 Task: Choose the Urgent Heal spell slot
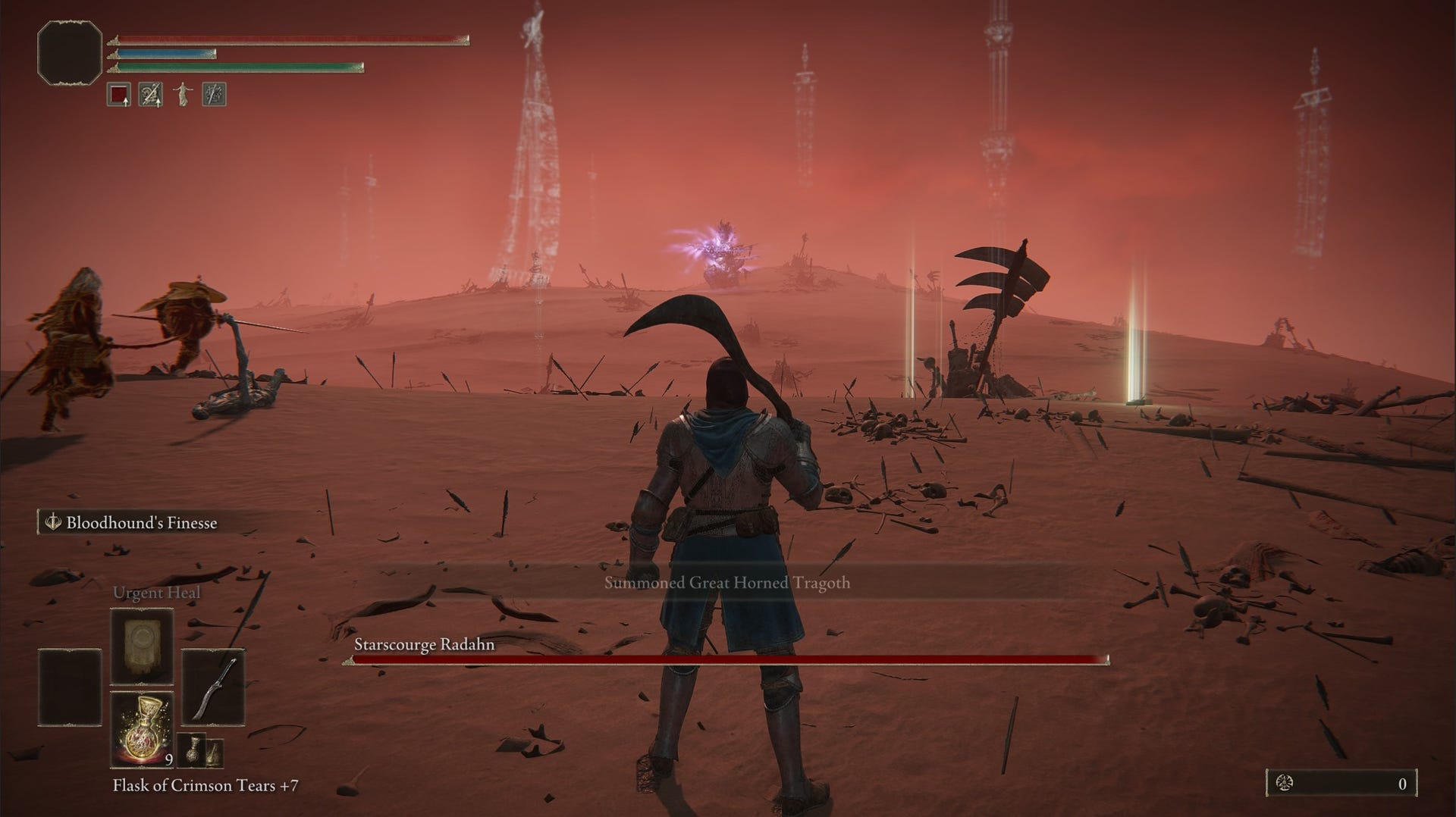[142, 646]
